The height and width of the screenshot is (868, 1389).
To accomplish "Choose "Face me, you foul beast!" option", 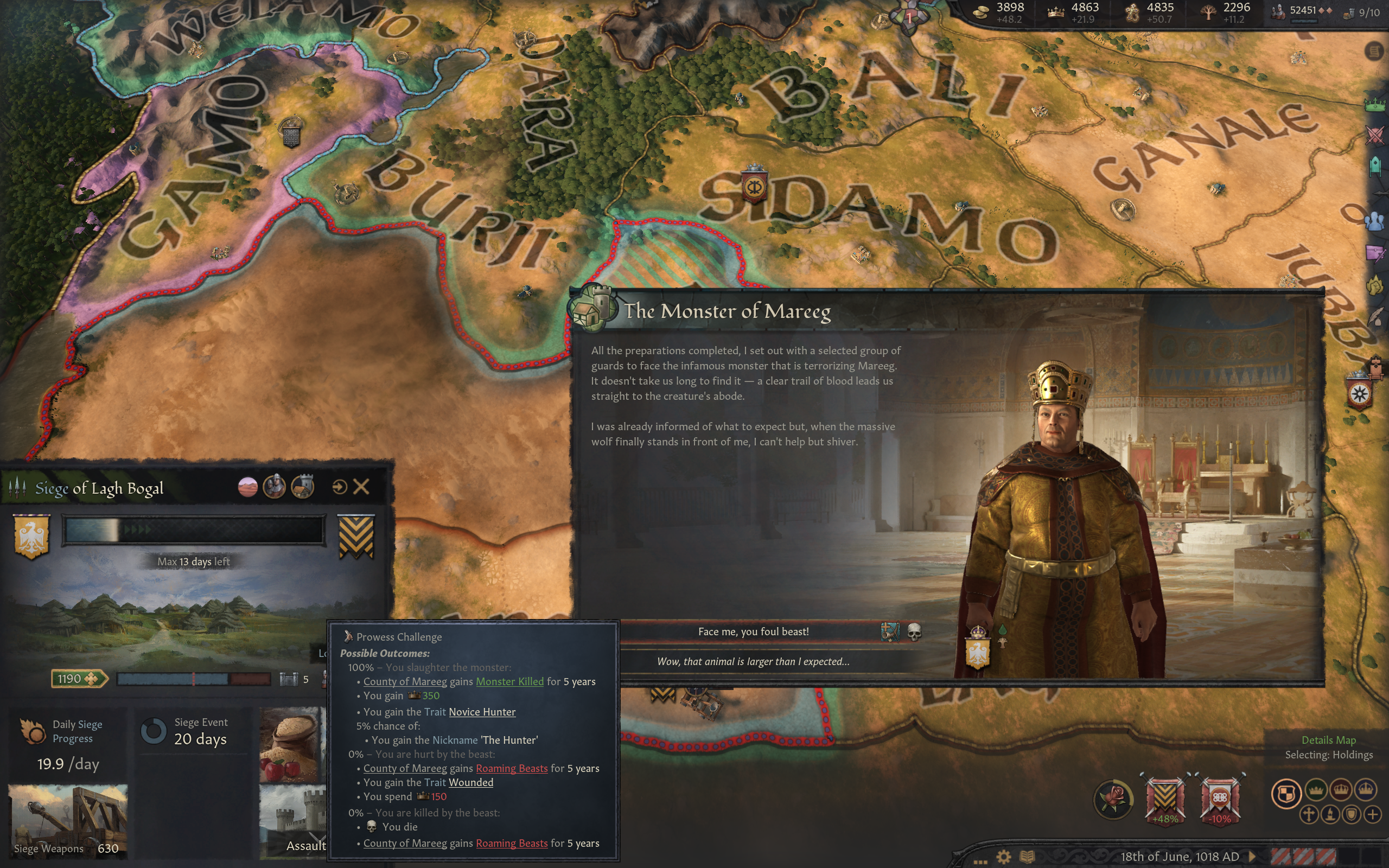I will click(x=753, y=631).
